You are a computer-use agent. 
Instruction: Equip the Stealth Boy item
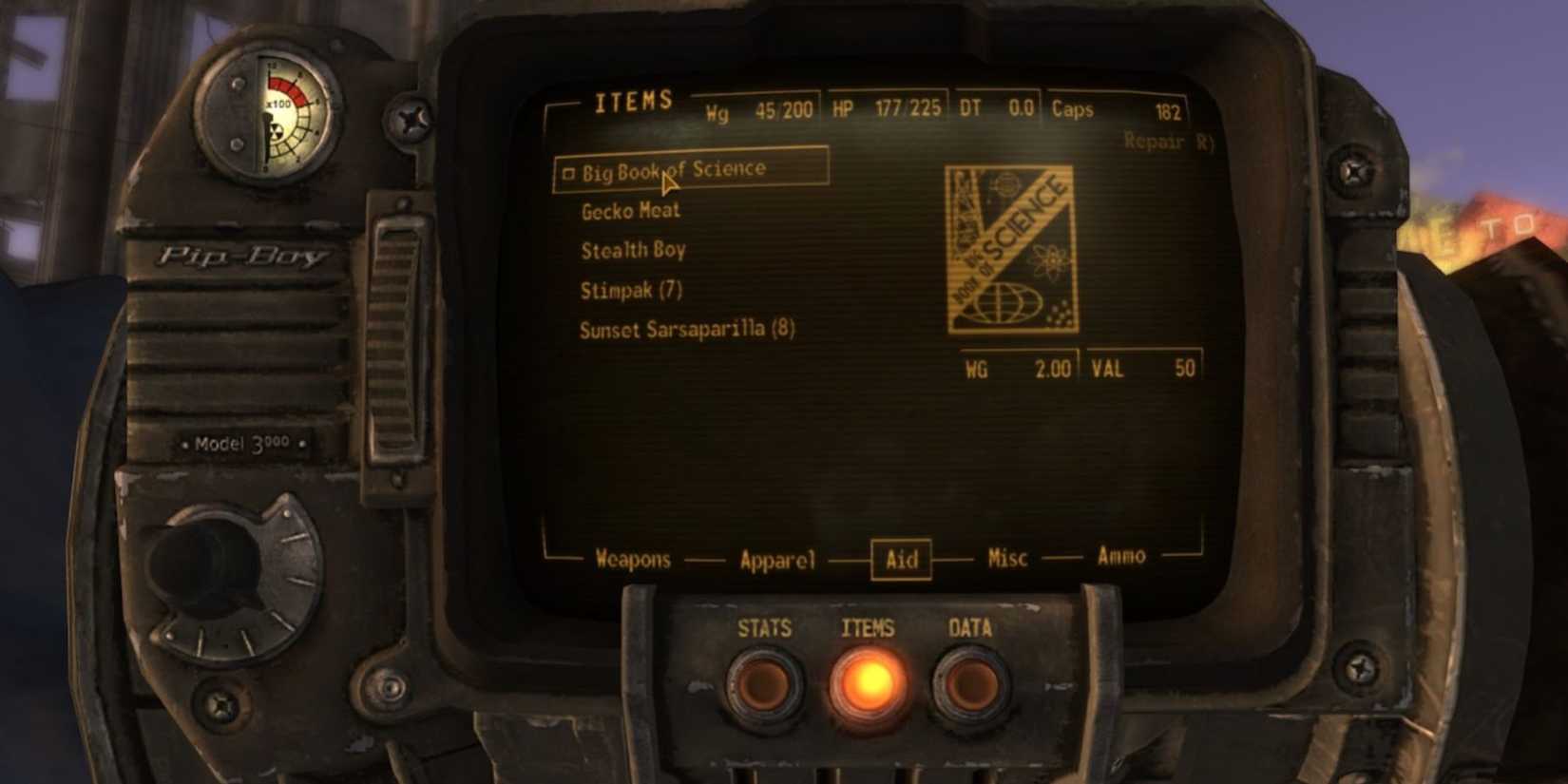[632, 250]
